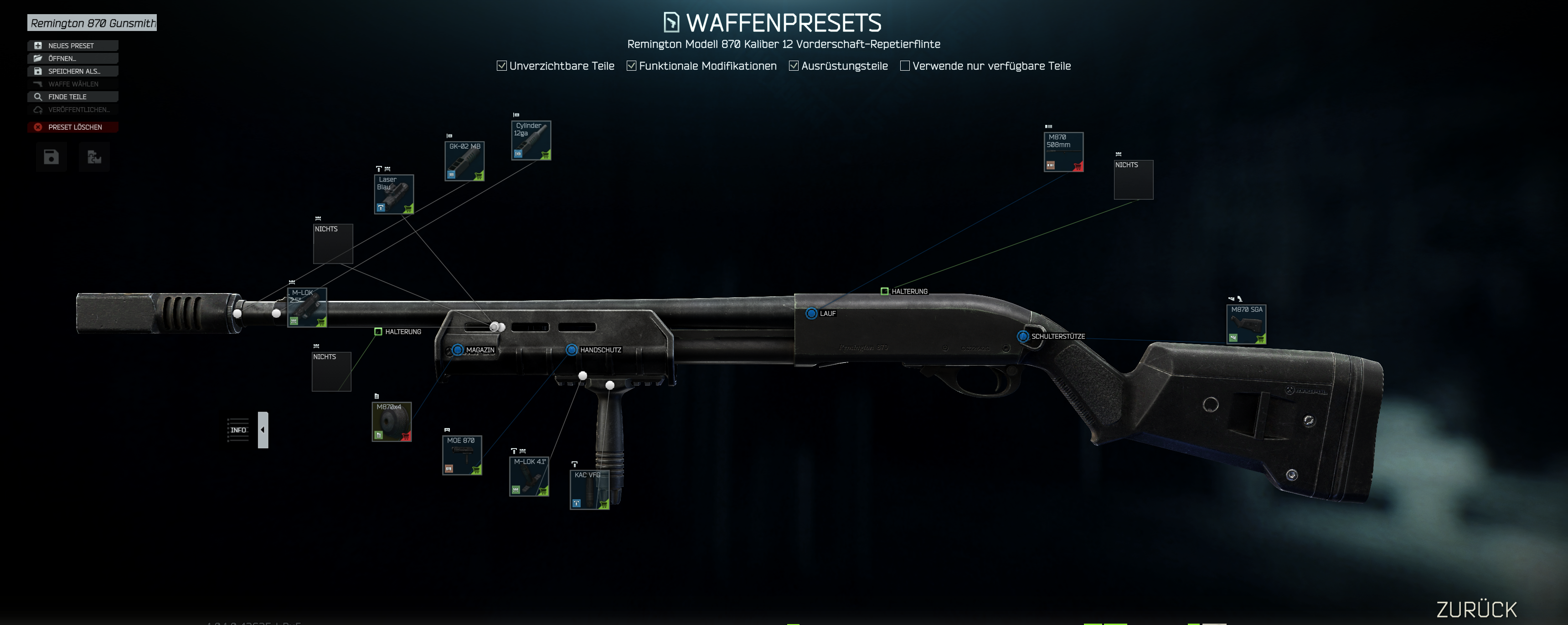Viewport: 1568px width, 625px height.
Task: Open the Laser Blau part slot
Action: (394, 194)
